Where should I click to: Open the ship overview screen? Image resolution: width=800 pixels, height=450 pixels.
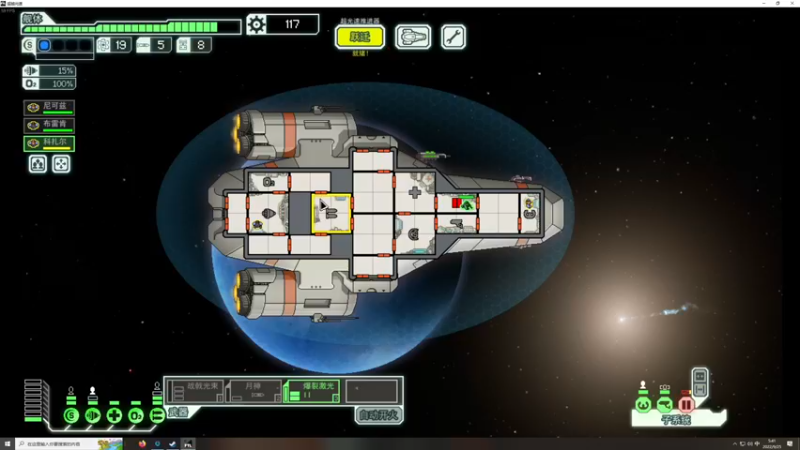tap(413, 37)
